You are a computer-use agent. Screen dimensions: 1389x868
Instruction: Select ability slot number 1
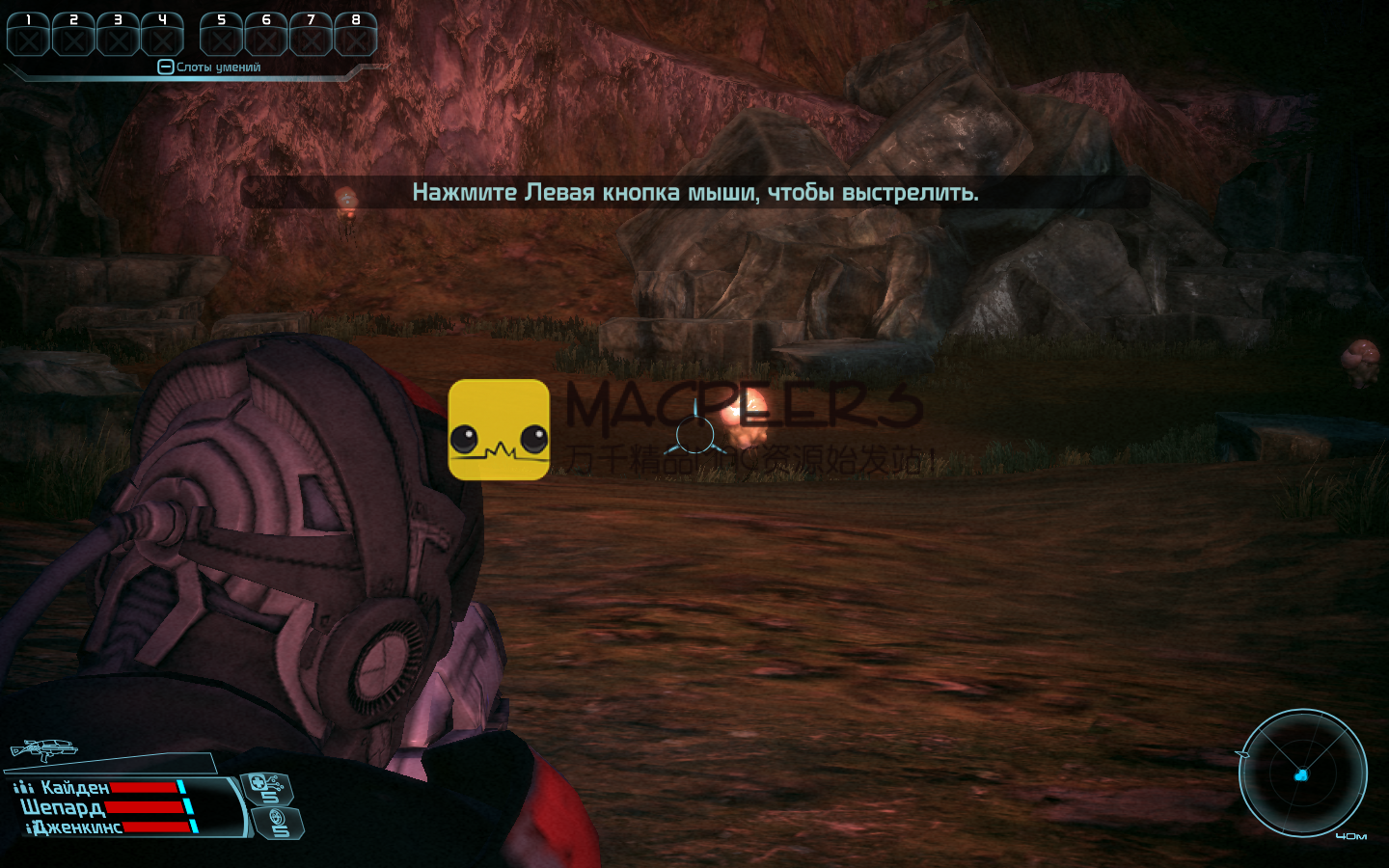coord(28,35)
